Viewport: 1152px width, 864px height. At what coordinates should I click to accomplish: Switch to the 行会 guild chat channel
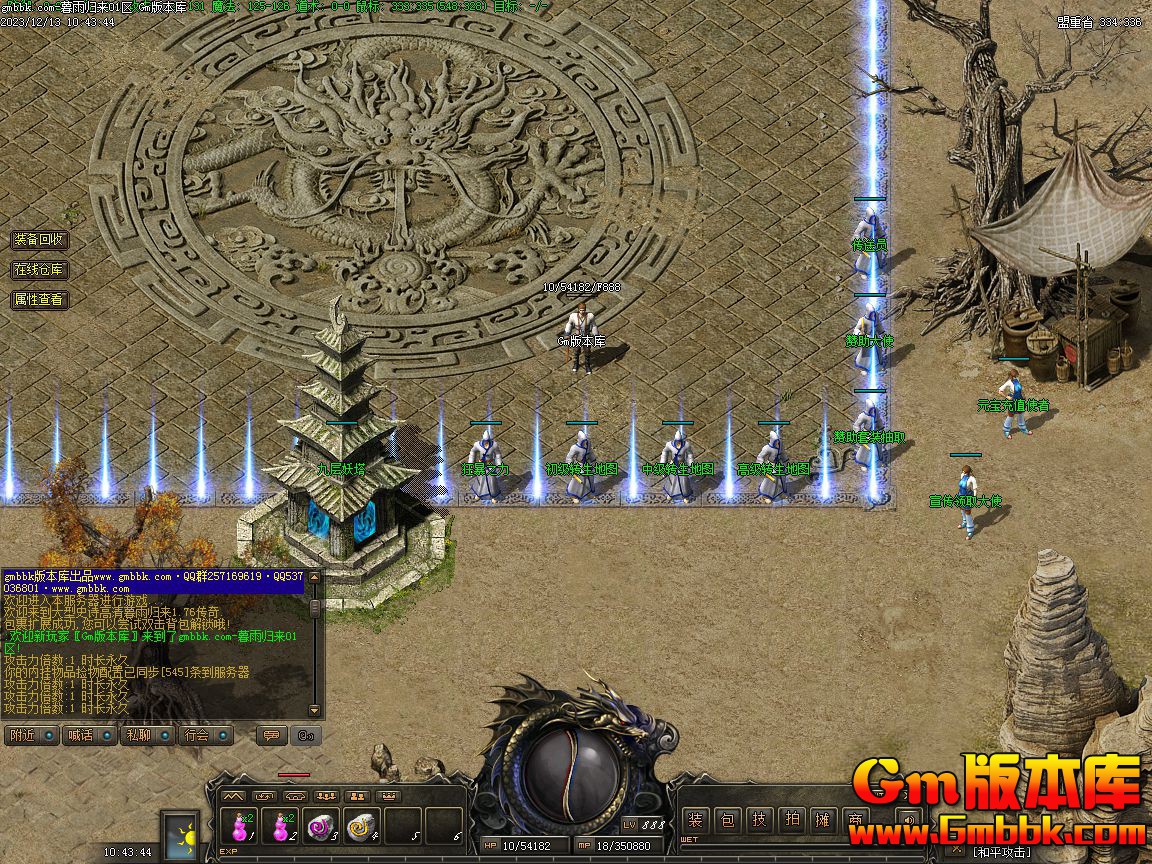point(197,735)
